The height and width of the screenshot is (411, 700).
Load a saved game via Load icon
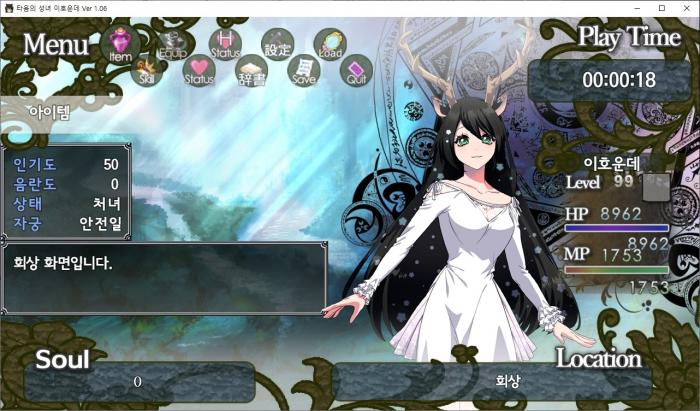click(x=329, y=44)
